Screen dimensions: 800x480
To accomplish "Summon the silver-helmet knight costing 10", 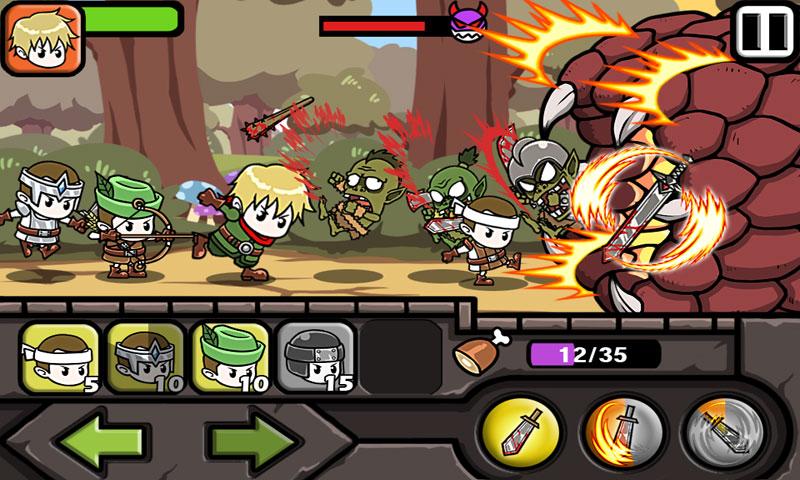I will point(145,357).
